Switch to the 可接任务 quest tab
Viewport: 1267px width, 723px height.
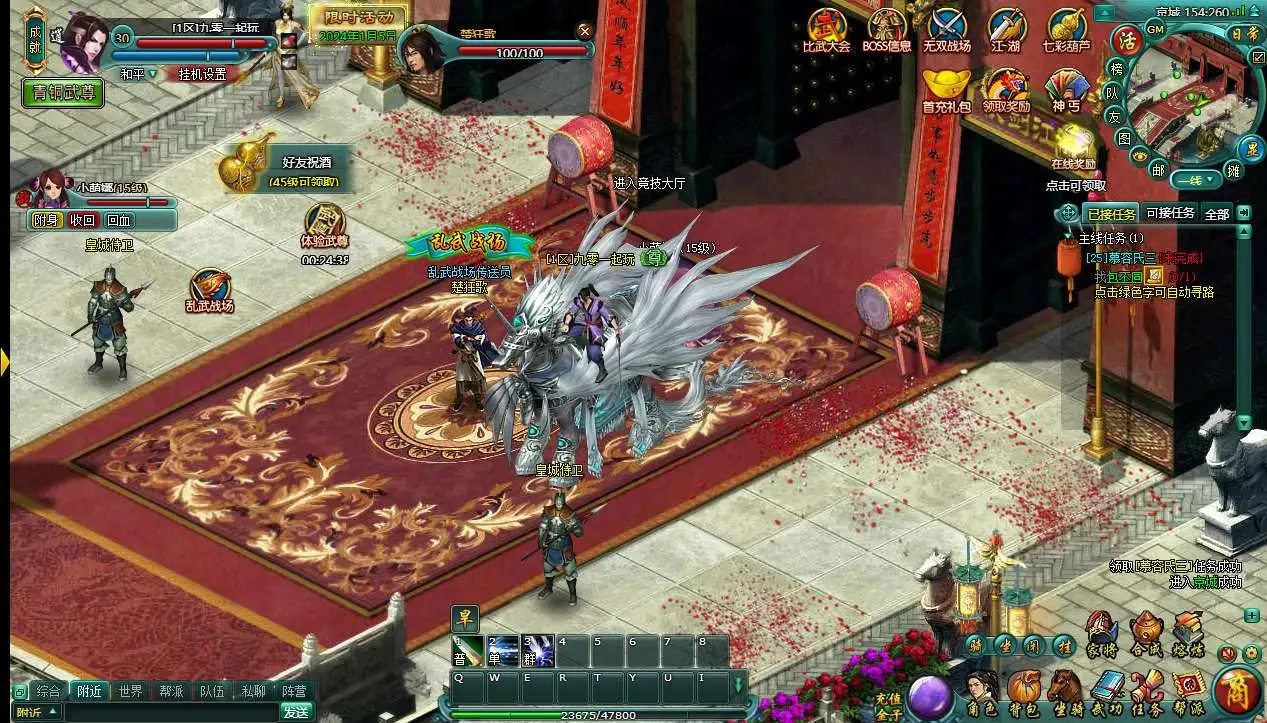point(1170,213)
